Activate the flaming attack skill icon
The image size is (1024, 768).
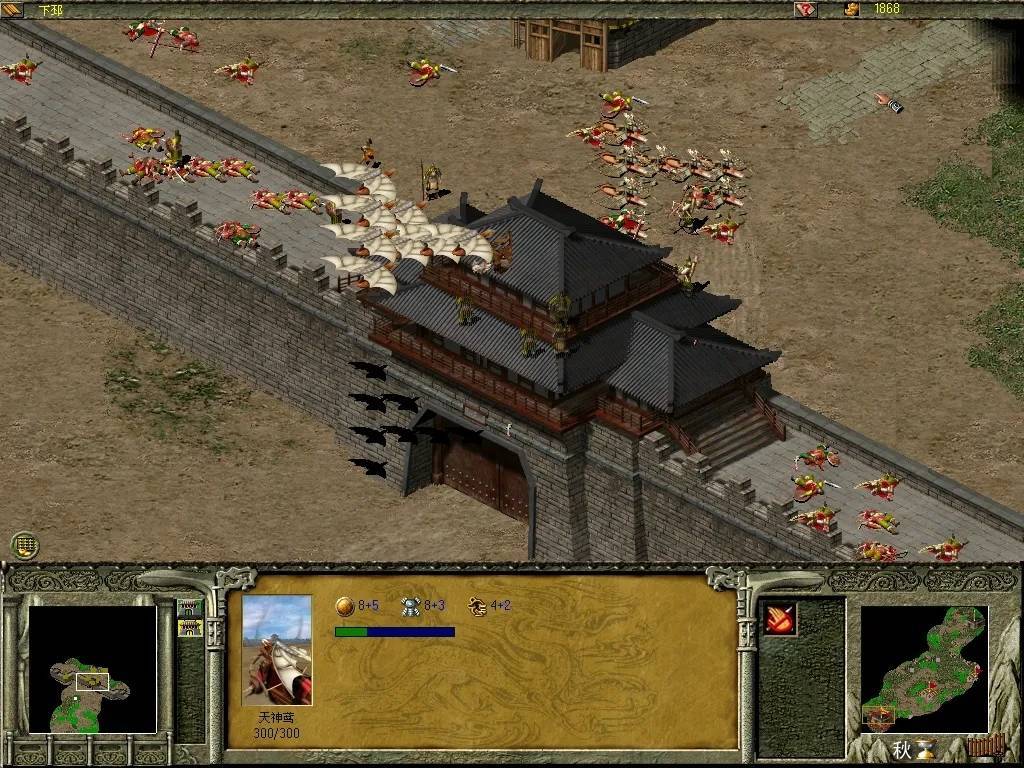click(x=780, y=619)
